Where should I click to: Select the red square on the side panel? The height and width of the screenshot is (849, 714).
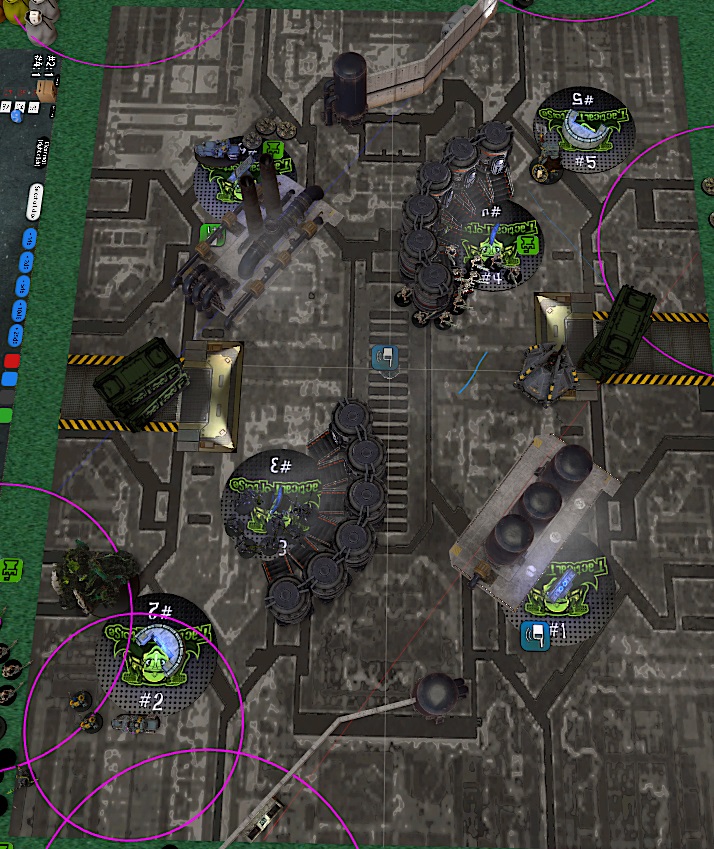tap(13, 360)
